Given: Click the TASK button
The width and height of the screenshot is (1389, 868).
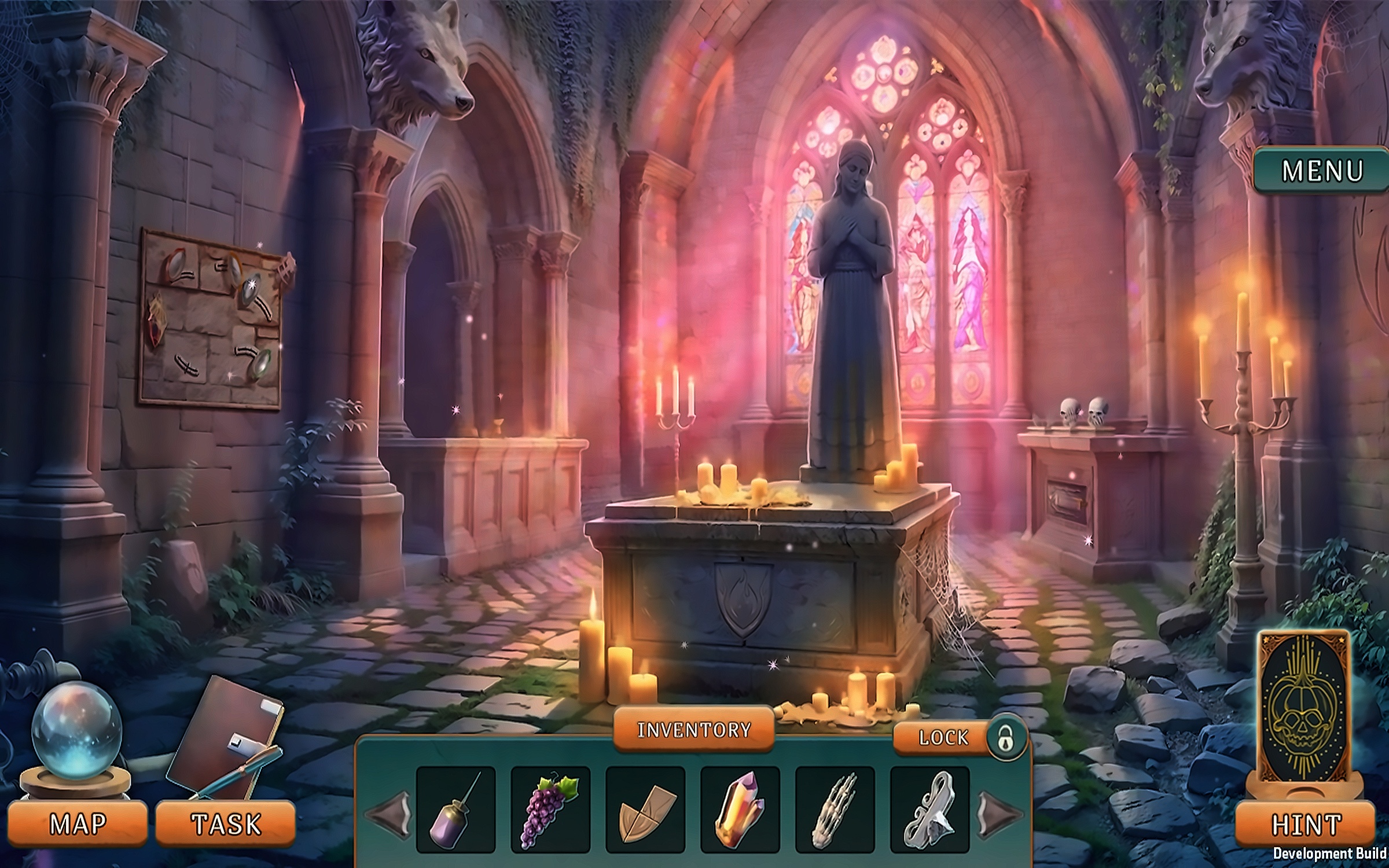Looking at the screenshot, I should coord(226,823).
